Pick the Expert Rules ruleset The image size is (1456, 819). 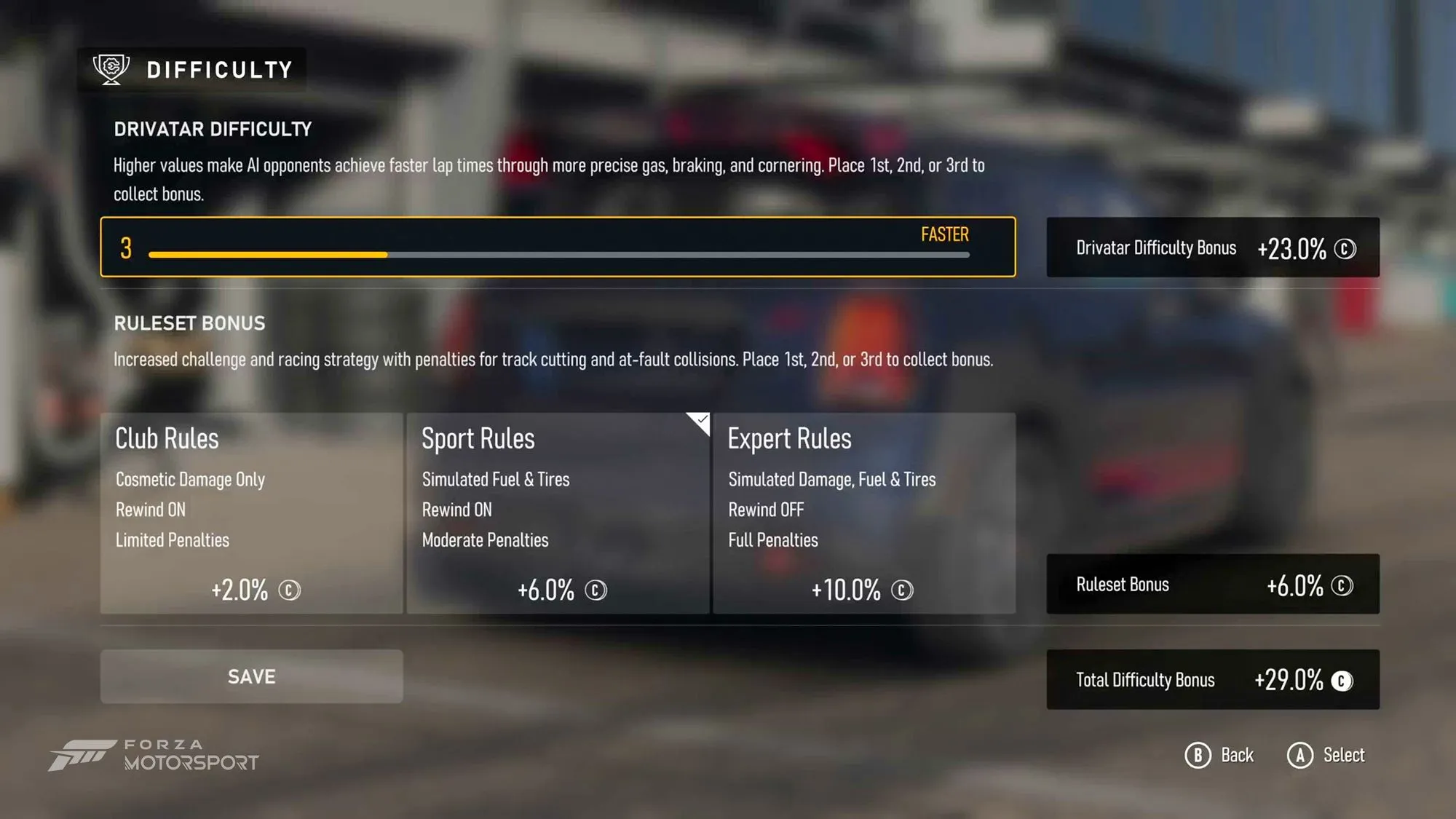tap(864, 513)
